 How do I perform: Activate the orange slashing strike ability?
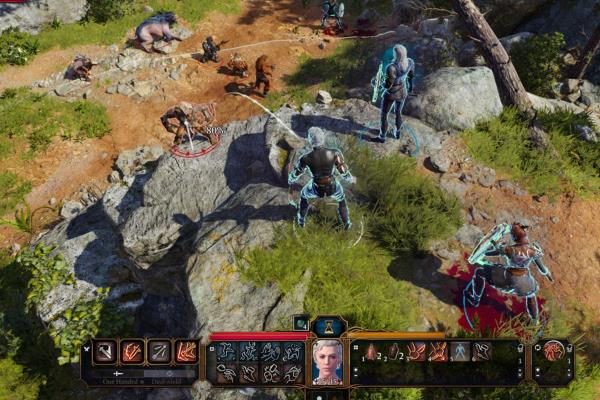coord(132,352)
